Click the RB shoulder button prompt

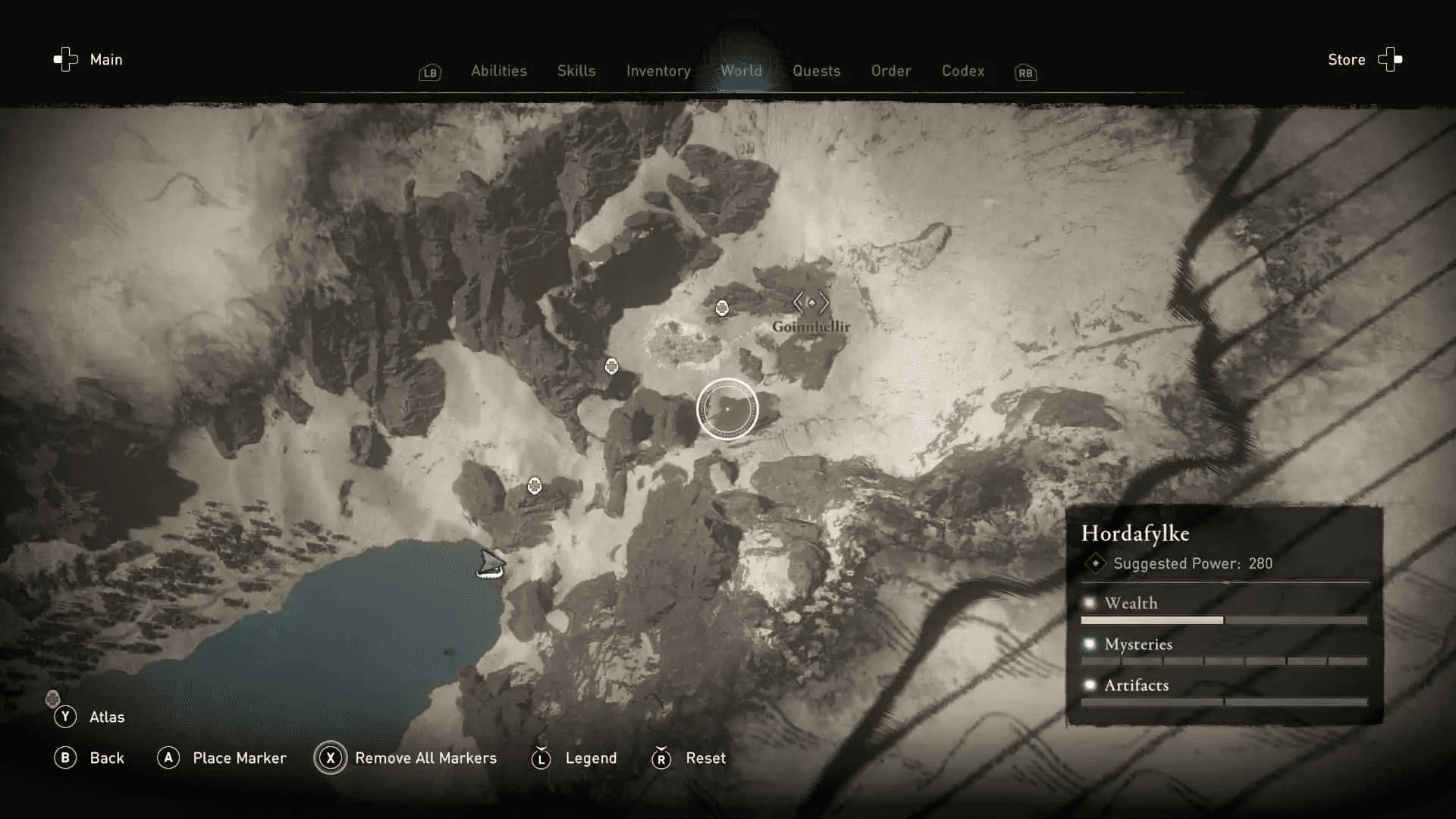point(1025,73)
